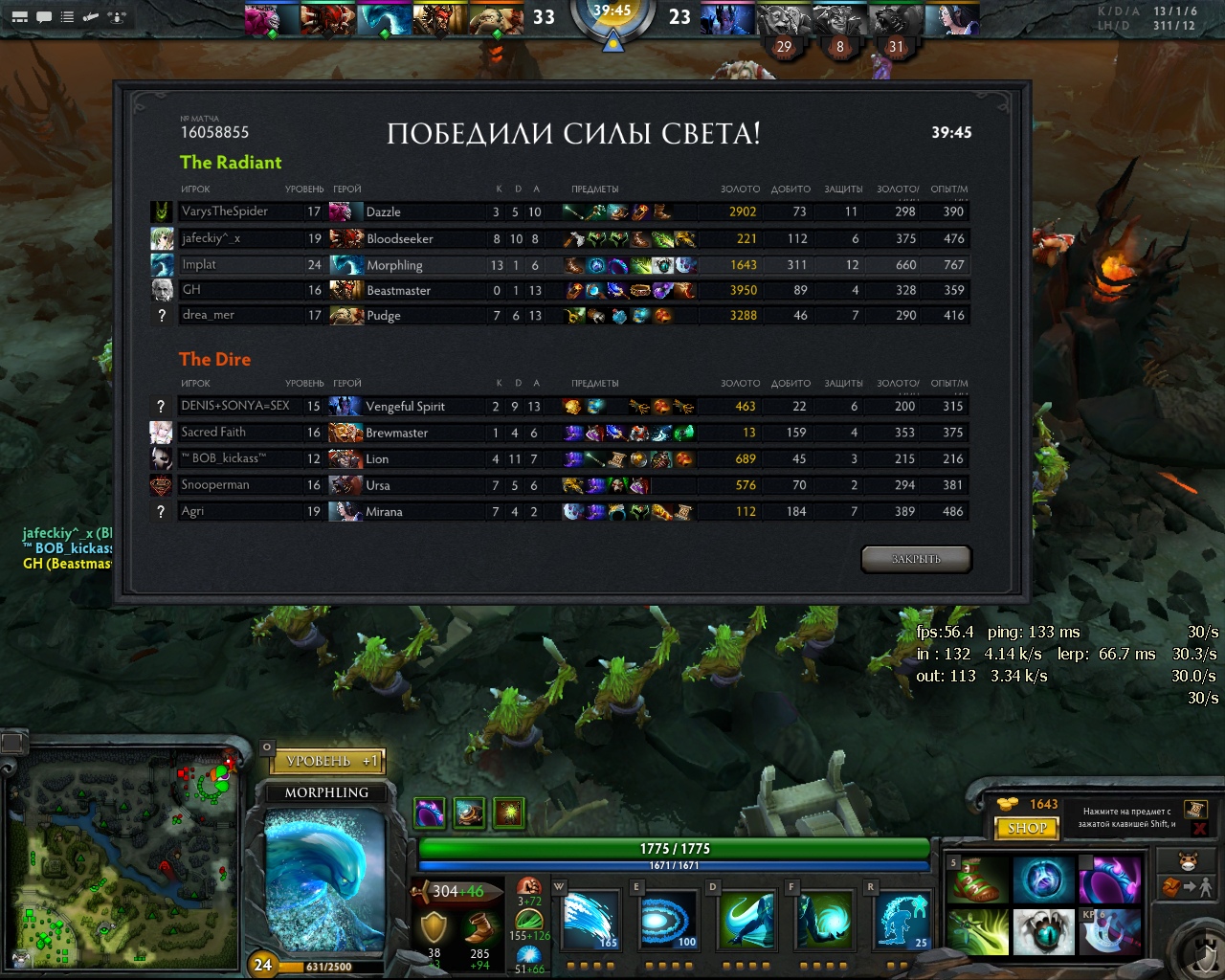Select the green boots item slot
1225x980 pixels.
[x=977, y=880]
